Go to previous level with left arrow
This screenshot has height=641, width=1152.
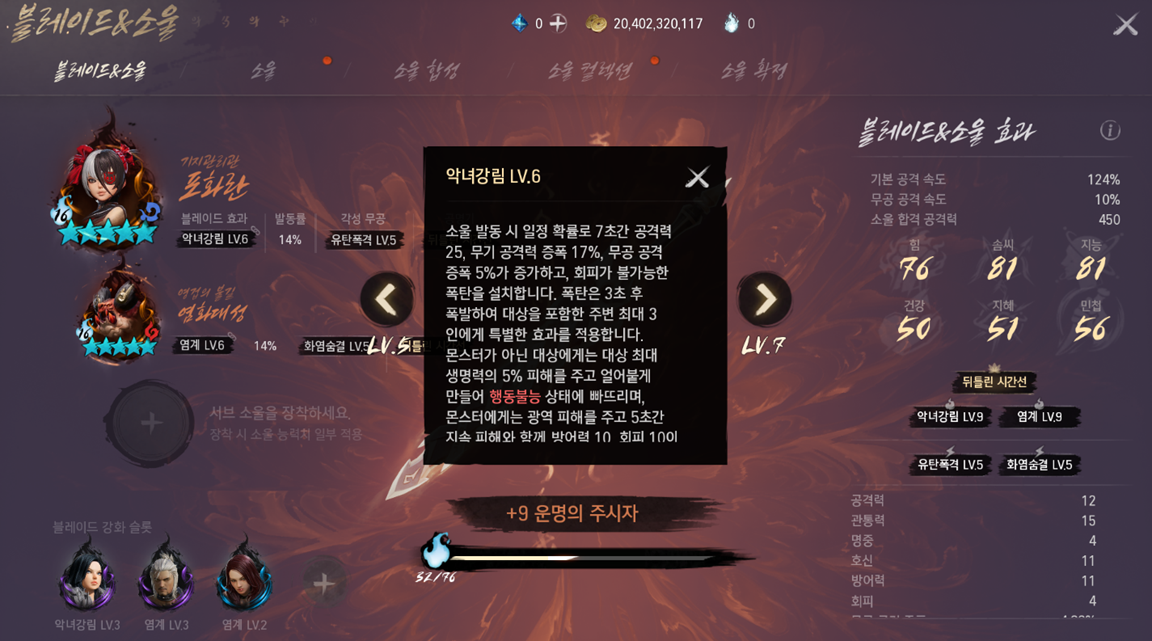[x=387, y=299]
